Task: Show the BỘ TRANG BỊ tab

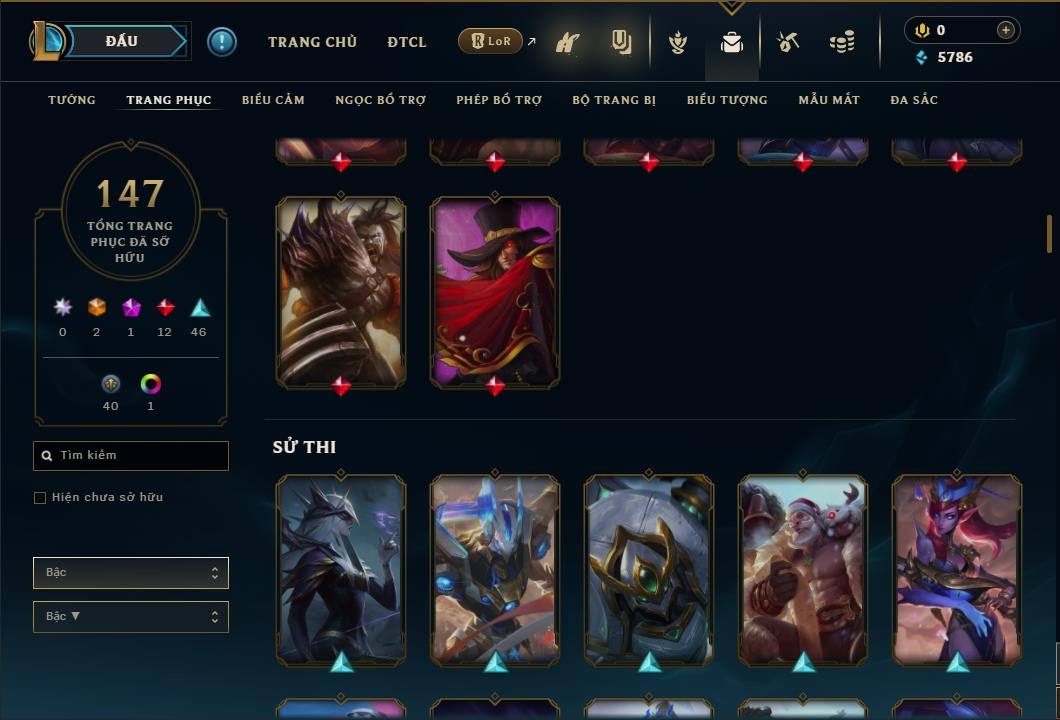Action: pyautogui.click(x=614, y=100)
